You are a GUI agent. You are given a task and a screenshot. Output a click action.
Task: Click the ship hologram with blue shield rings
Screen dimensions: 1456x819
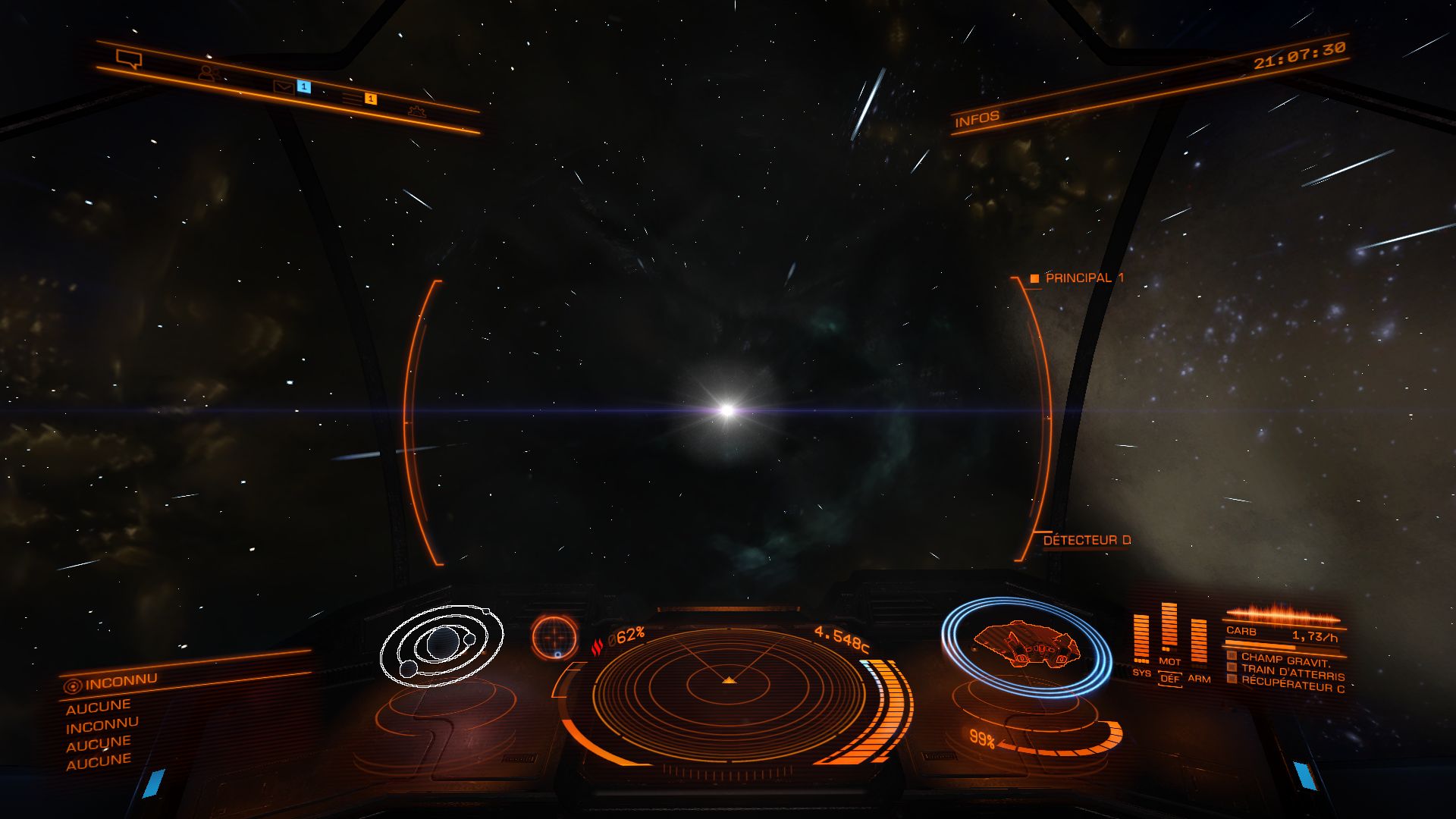click(1026, 645)
